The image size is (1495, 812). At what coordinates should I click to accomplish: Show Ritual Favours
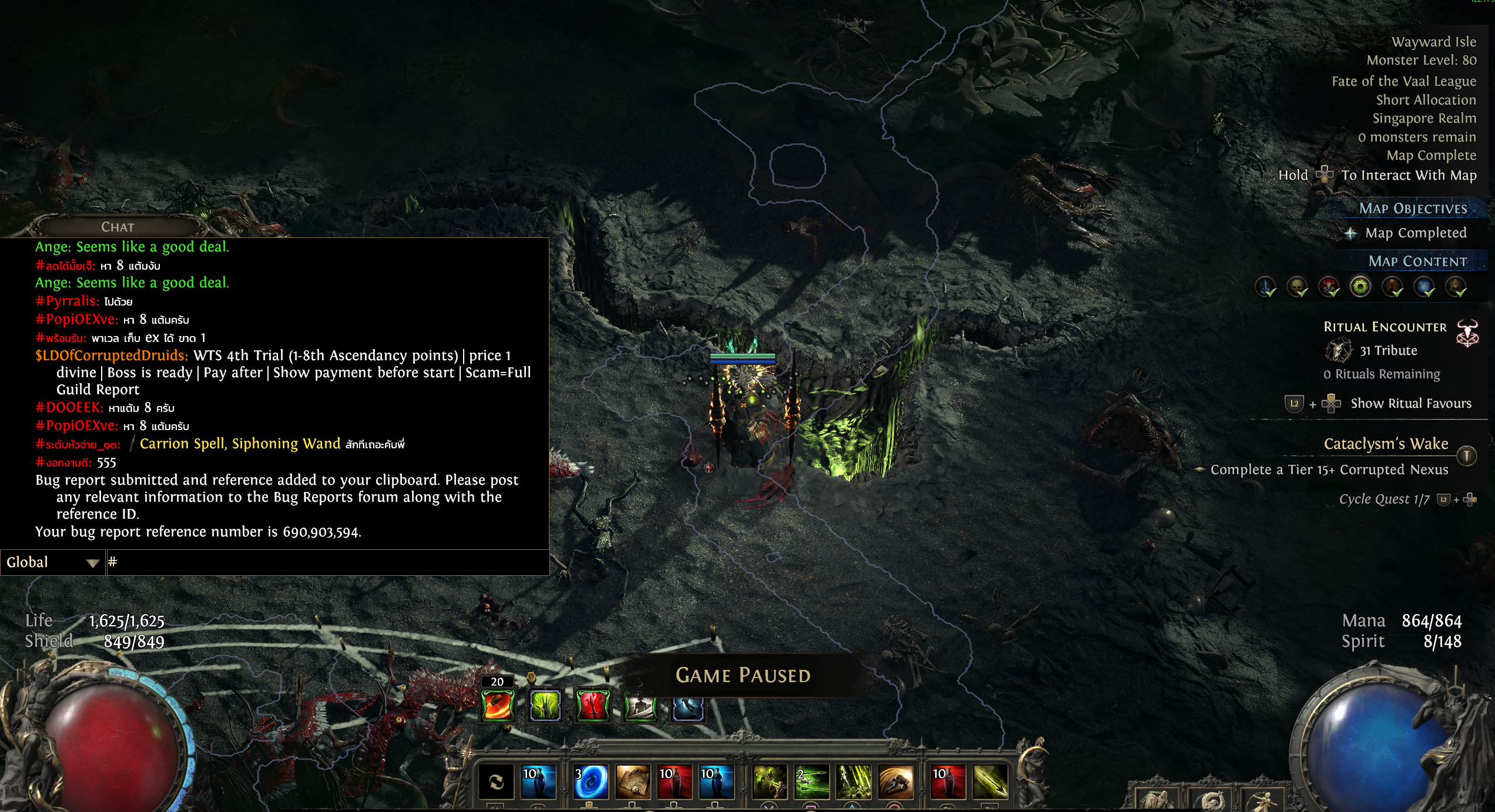pos(1410,403)
